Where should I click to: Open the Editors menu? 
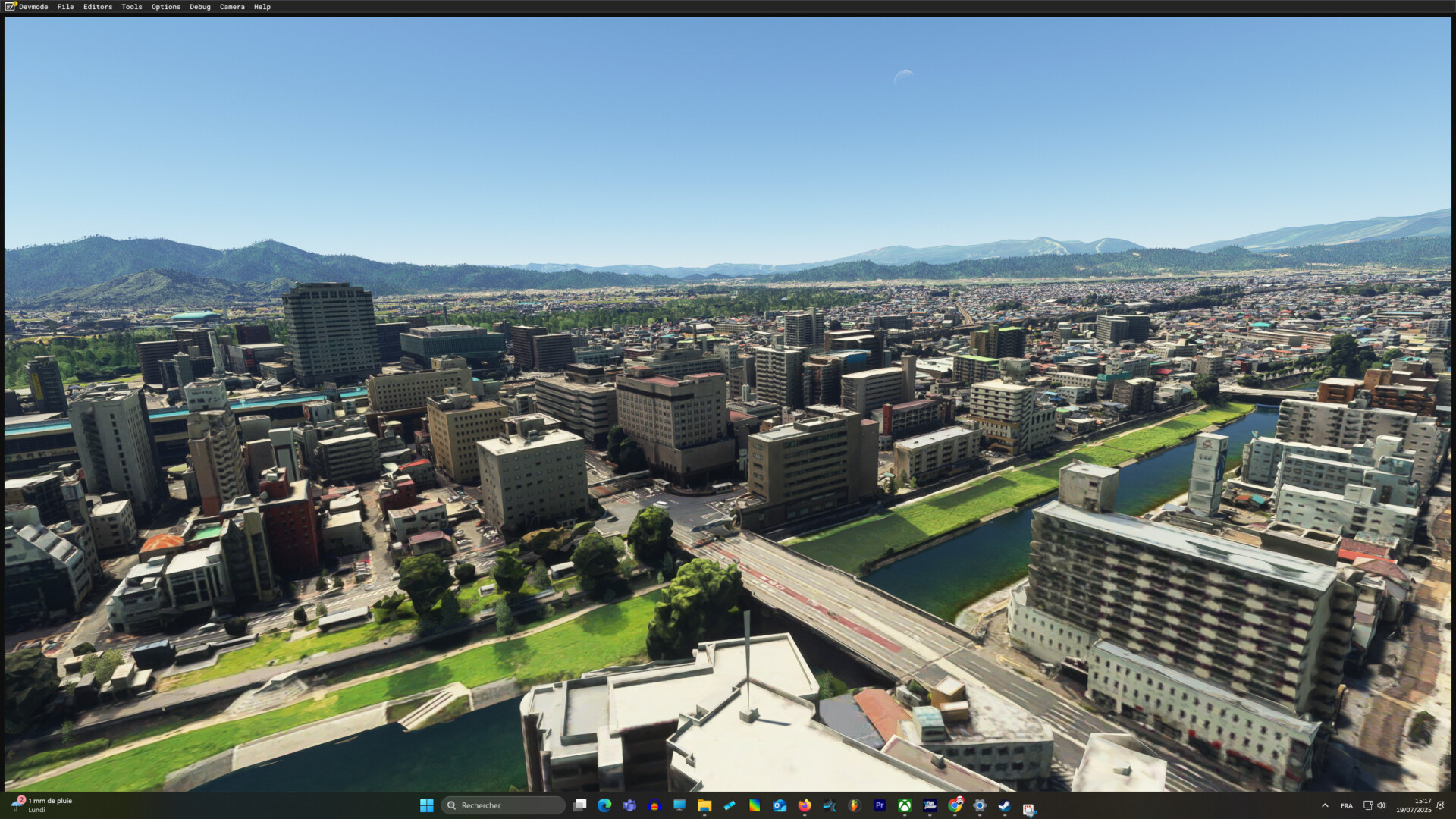tap(97, 7)
